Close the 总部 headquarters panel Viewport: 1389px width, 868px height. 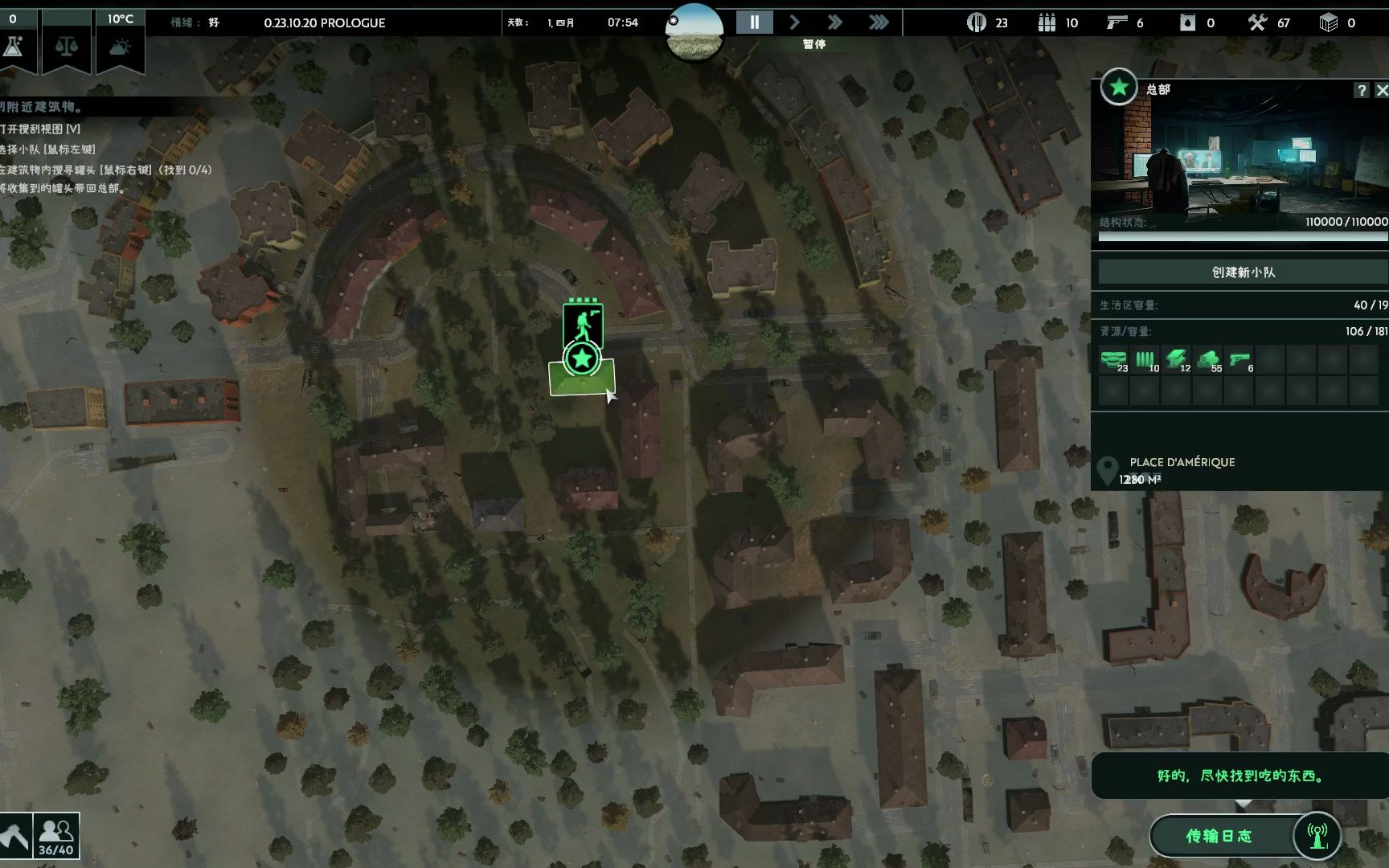click(1381, 91)
